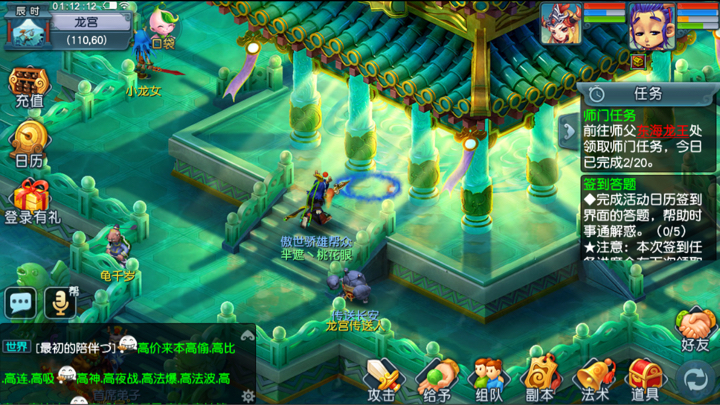720x405 pixels.
Task: Open the 法术 spells menu
Action: pos(594,378)
